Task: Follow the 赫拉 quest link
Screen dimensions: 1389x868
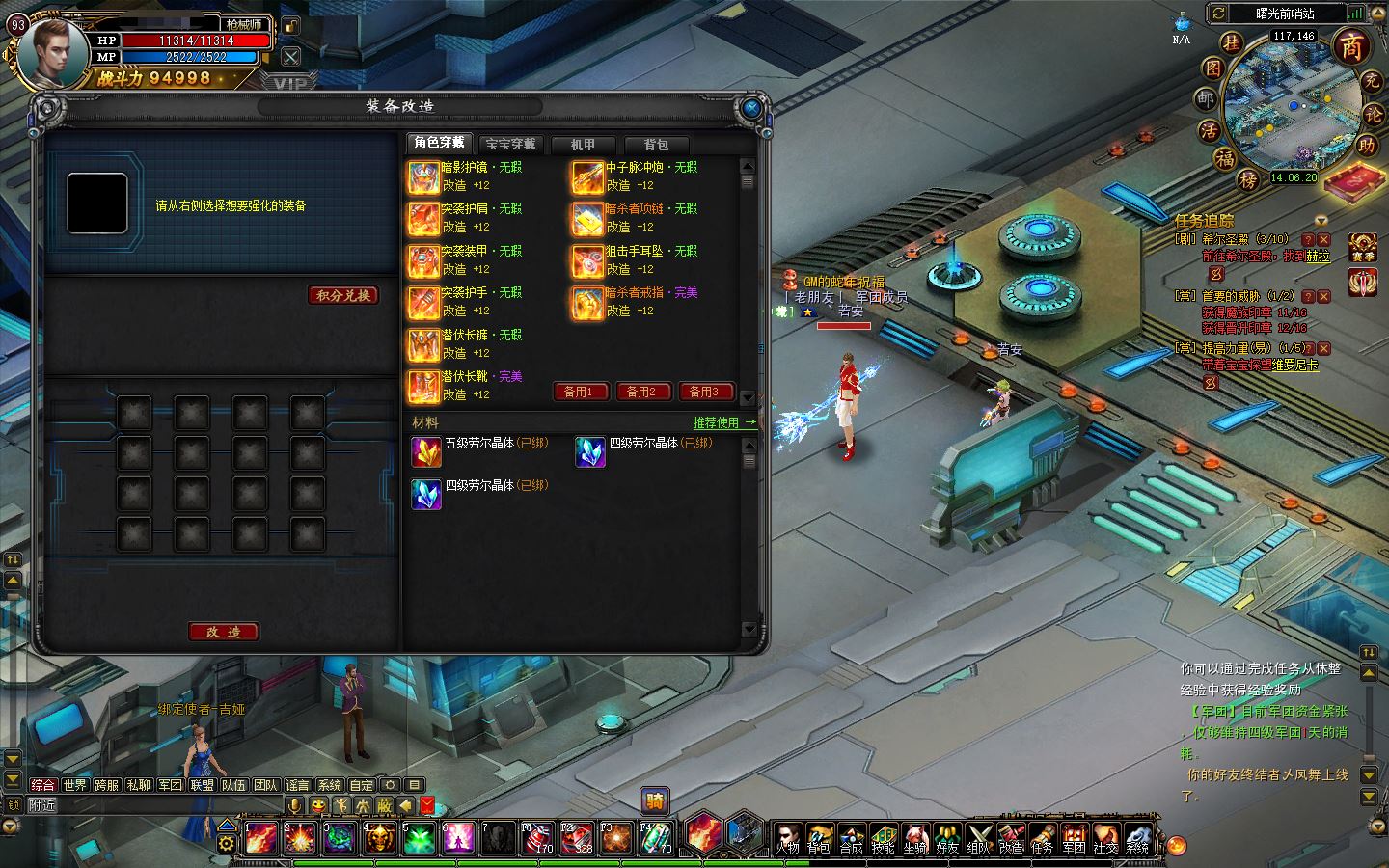Action: coord(1318,257)
